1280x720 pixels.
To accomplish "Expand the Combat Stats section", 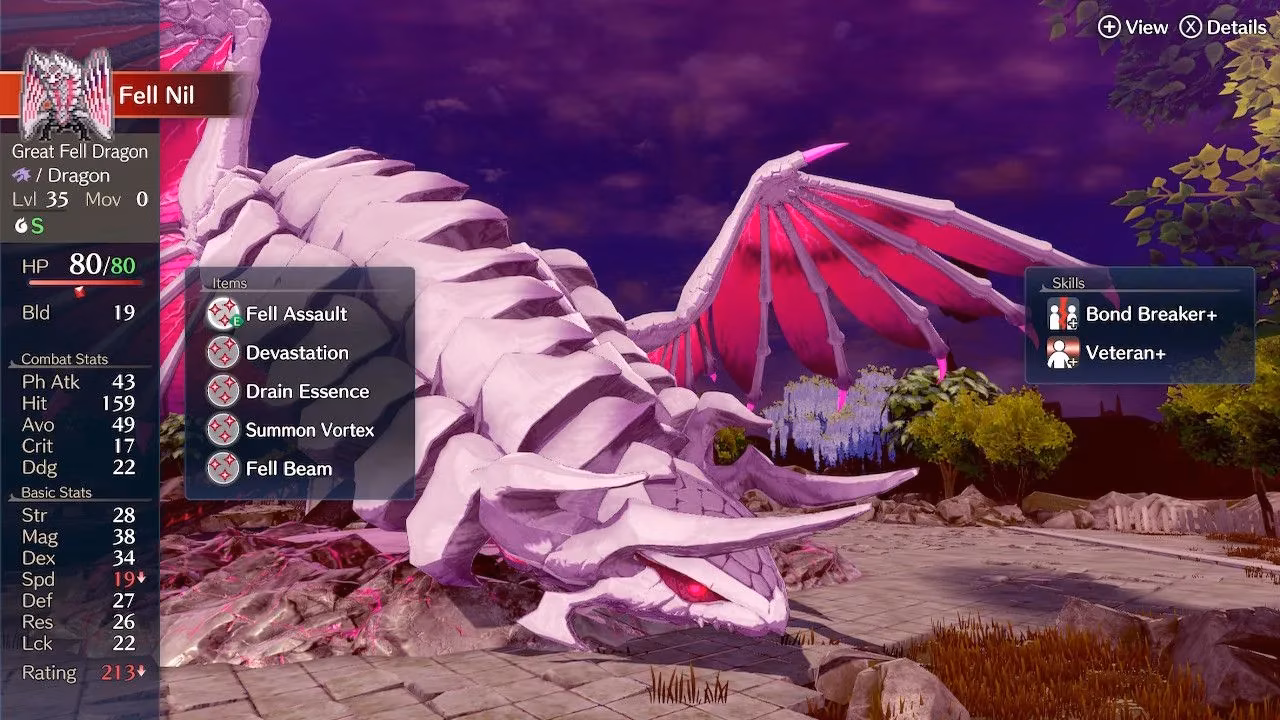I will pyautogui.click(x=65, y=359).
